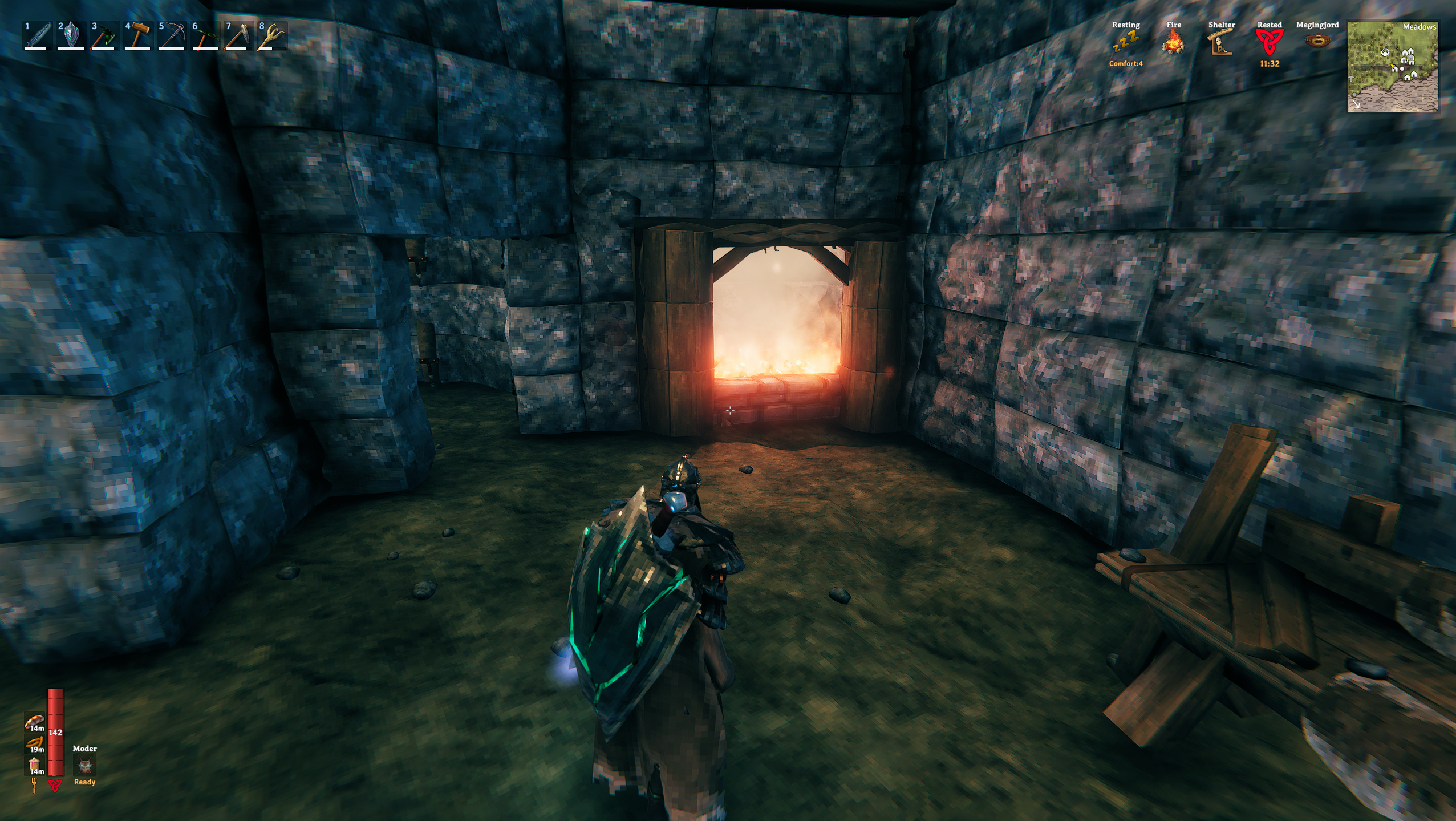
Task: Click the bread food buff icon
Action: (34, 722)
